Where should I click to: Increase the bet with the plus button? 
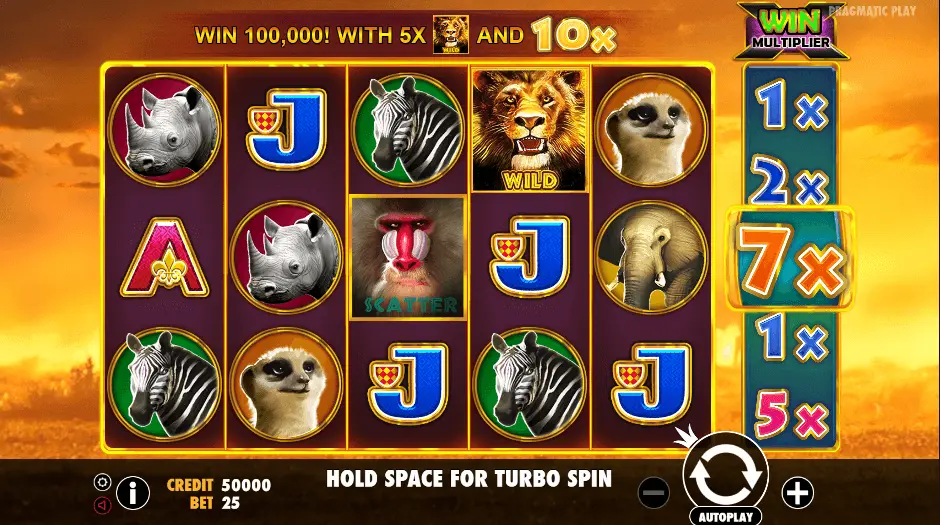tap(797, 492)
